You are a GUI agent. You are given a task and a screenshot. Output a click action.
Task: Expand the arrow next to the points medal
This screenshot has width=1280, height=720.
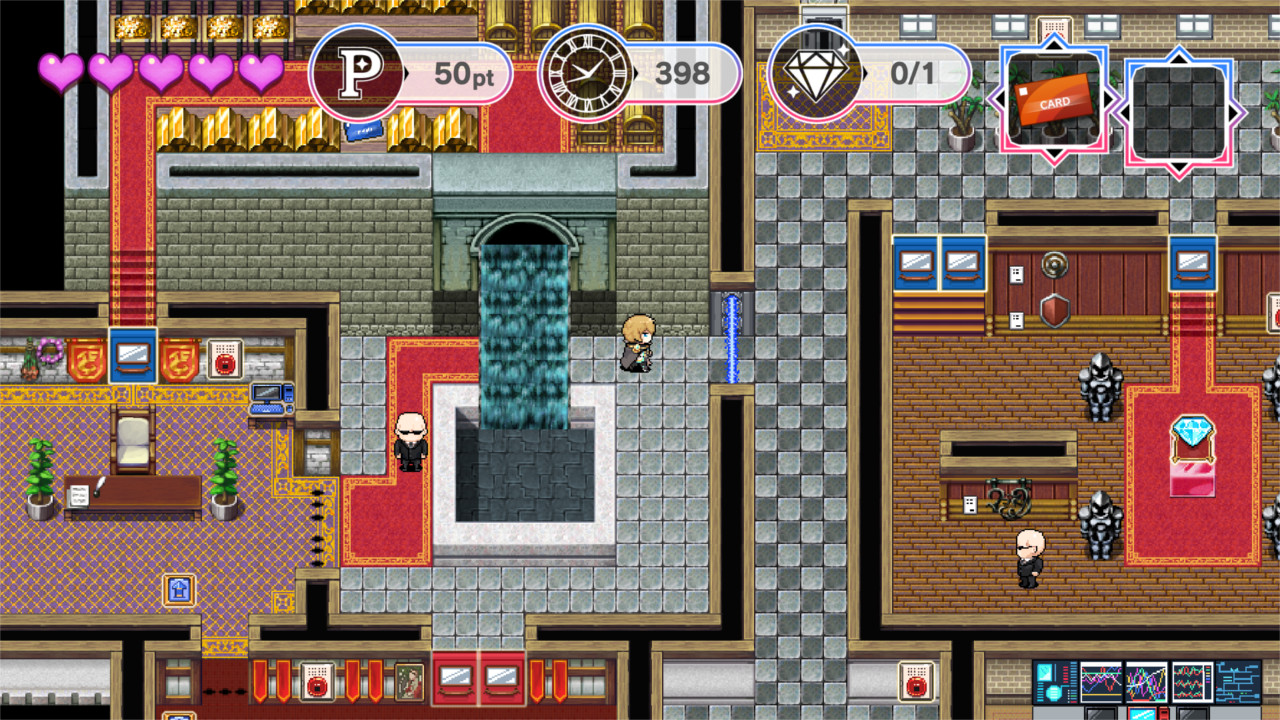point(406,72)
